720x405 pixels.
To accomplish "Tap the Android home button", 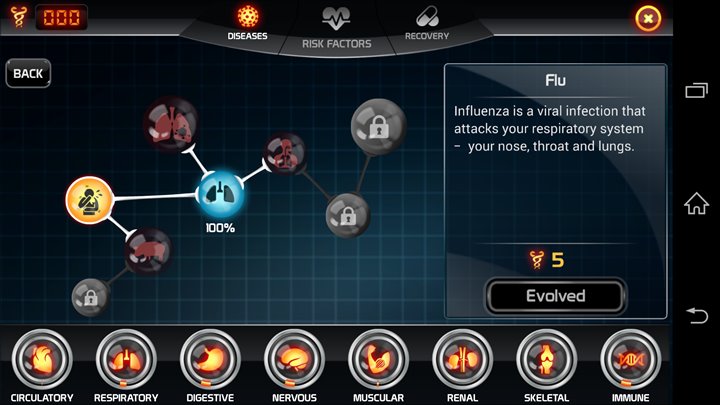I will tap(696, 203).
